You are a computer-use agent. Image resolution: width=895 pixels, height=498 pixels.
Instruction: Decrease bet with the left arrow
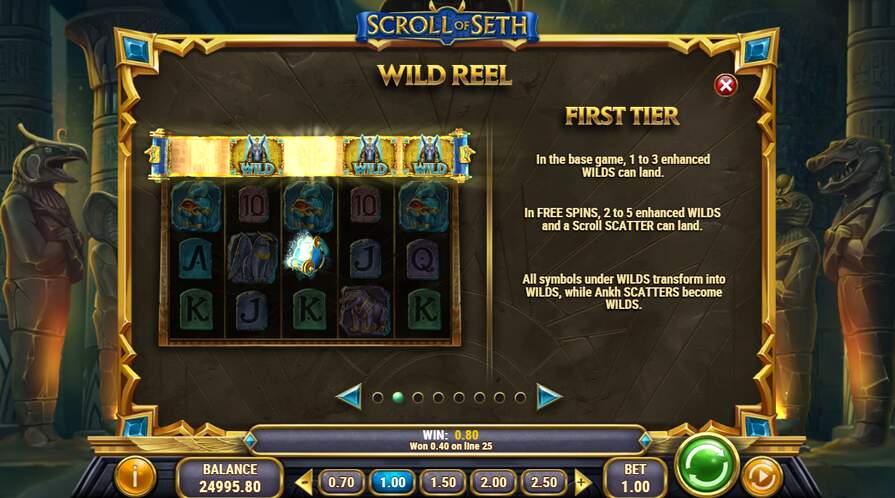pyautogui.click(x=304, y=481)
